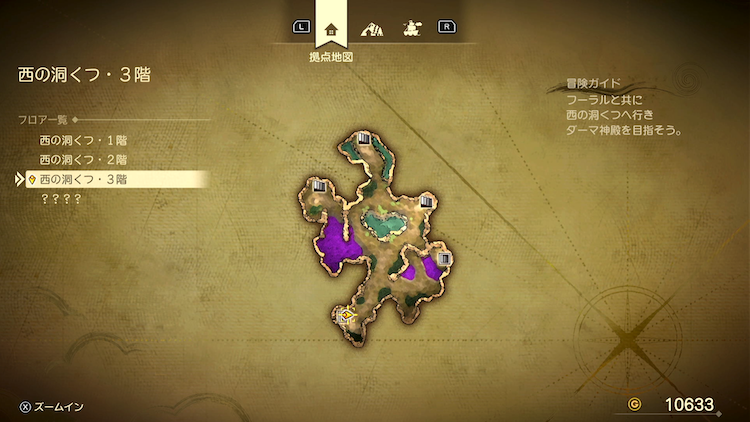Viewport: 750px width, 422px height.
Task: Click the yellow player position marker on the map
Action: pyautogui.click(x=347, y=315)
